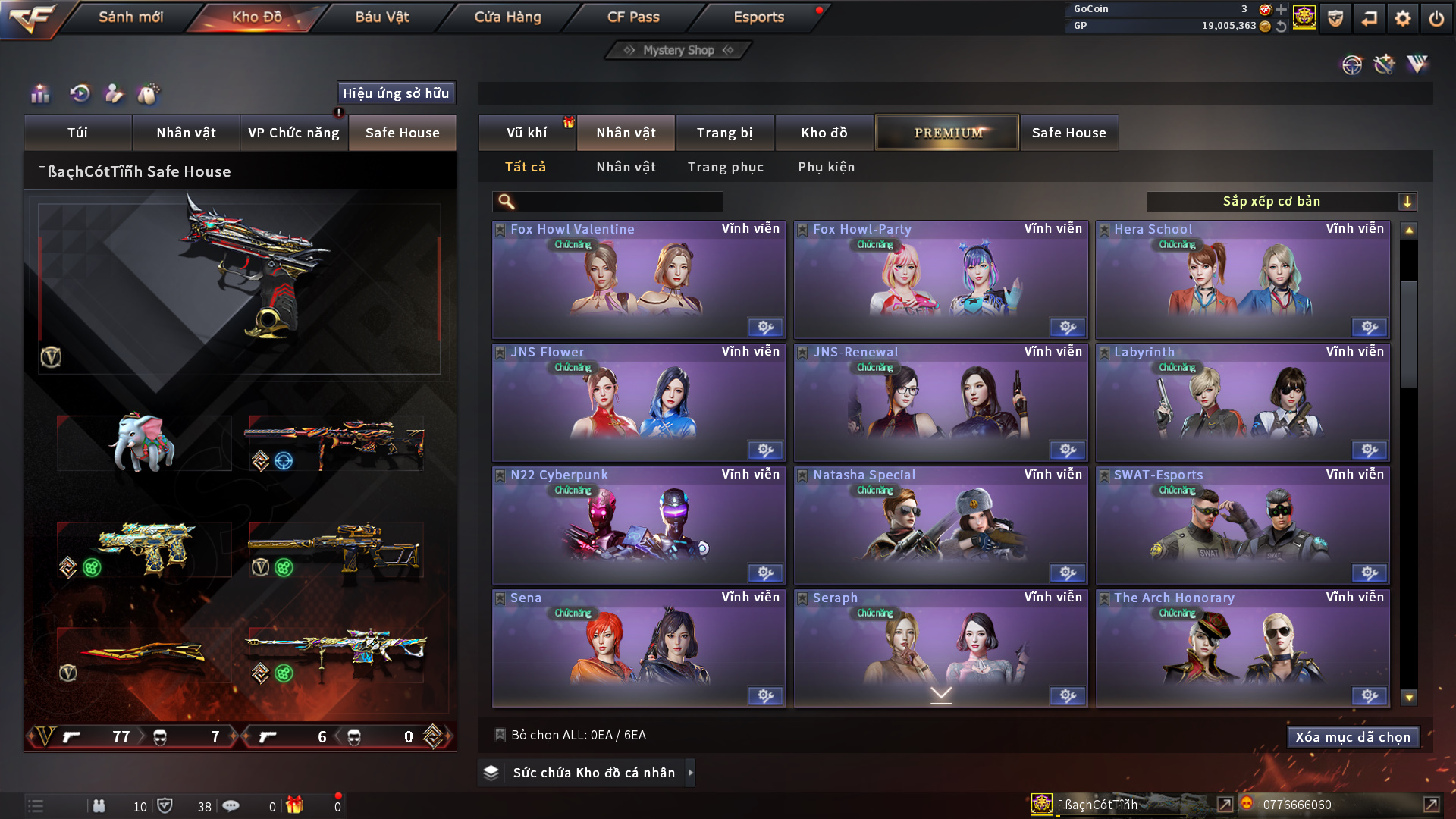
Task: Go to the Sảnh mới lobby
Action: (130, 17)
